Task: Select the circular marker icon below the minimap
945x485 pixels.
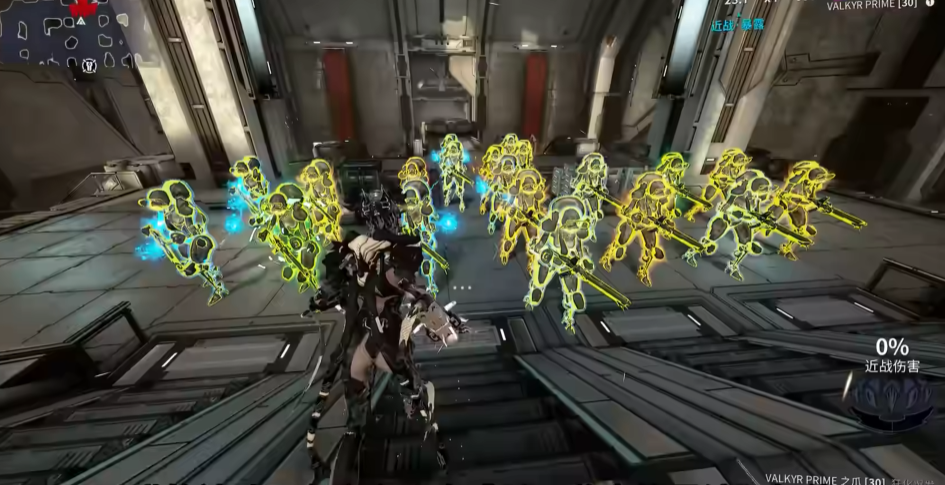Action: pos(89,67)
